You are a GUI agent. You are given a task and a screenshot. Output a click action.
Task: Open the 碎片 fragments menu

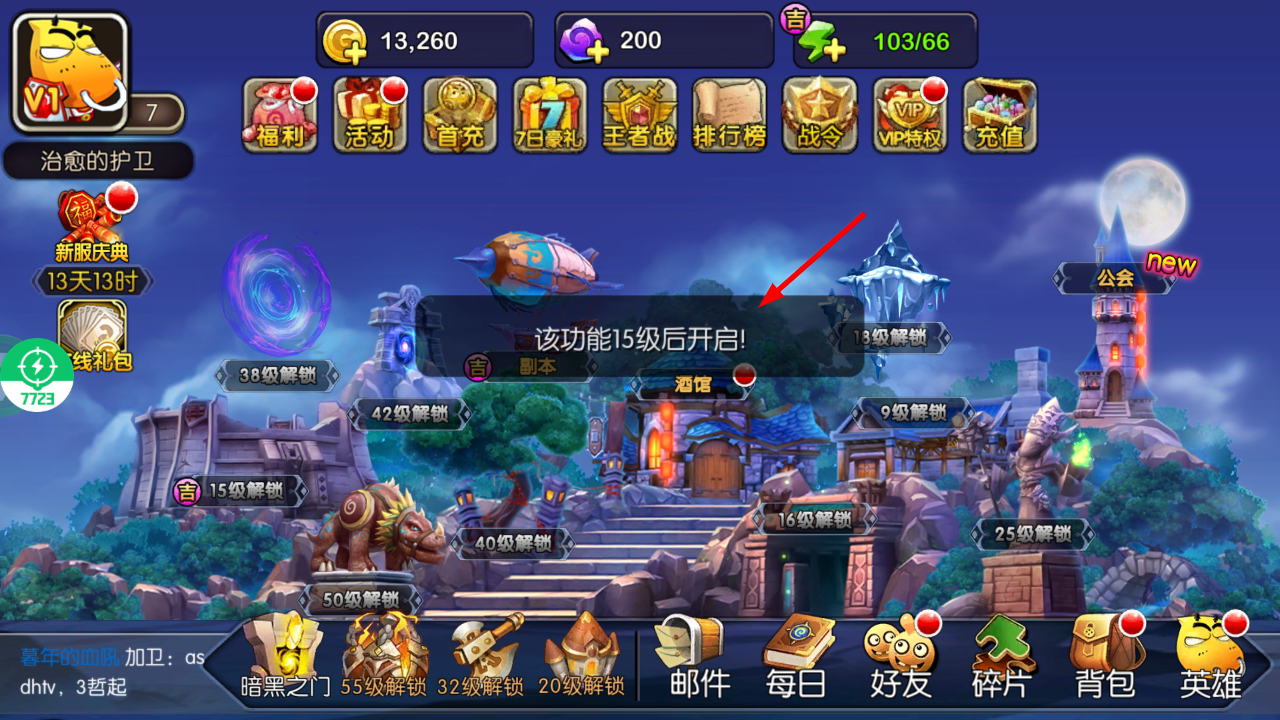[x=1003, y=656]
